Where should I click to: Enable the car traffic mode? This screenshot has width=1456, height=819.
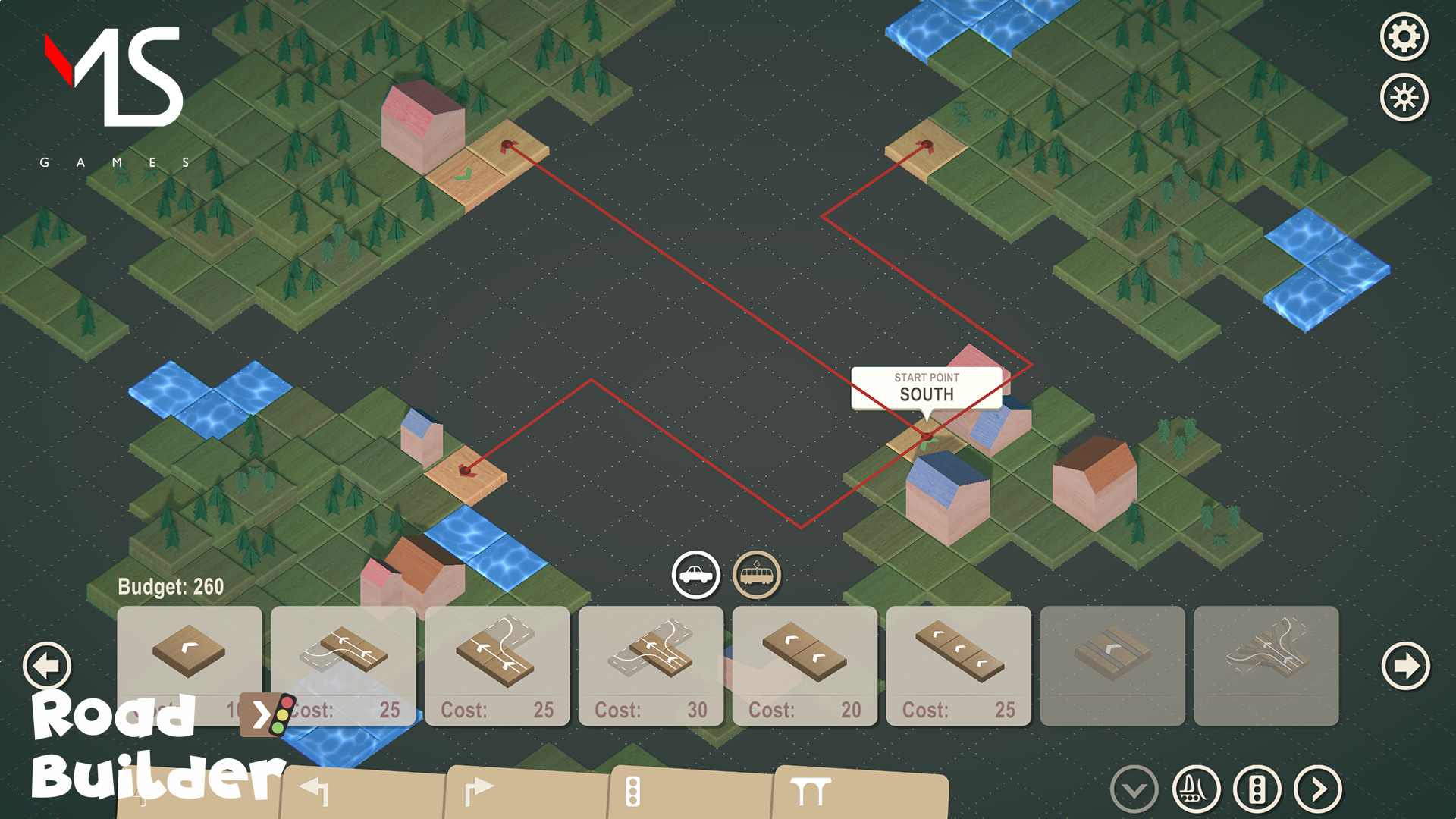pyautogui.click(x=696, y=575)
